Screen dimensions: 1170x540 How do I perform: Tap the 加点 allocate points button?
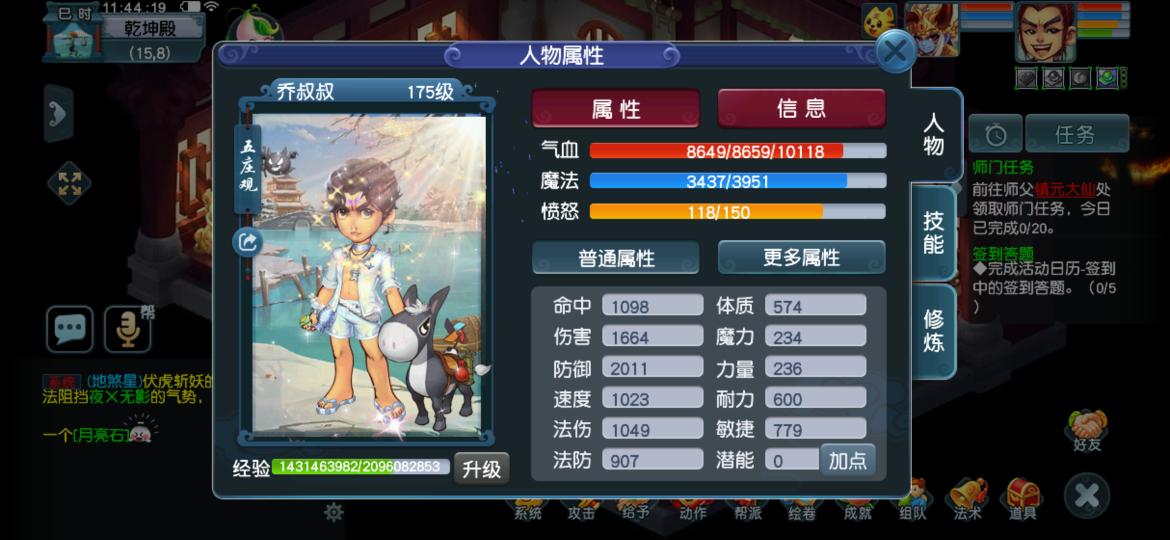(x=846, y=460)
